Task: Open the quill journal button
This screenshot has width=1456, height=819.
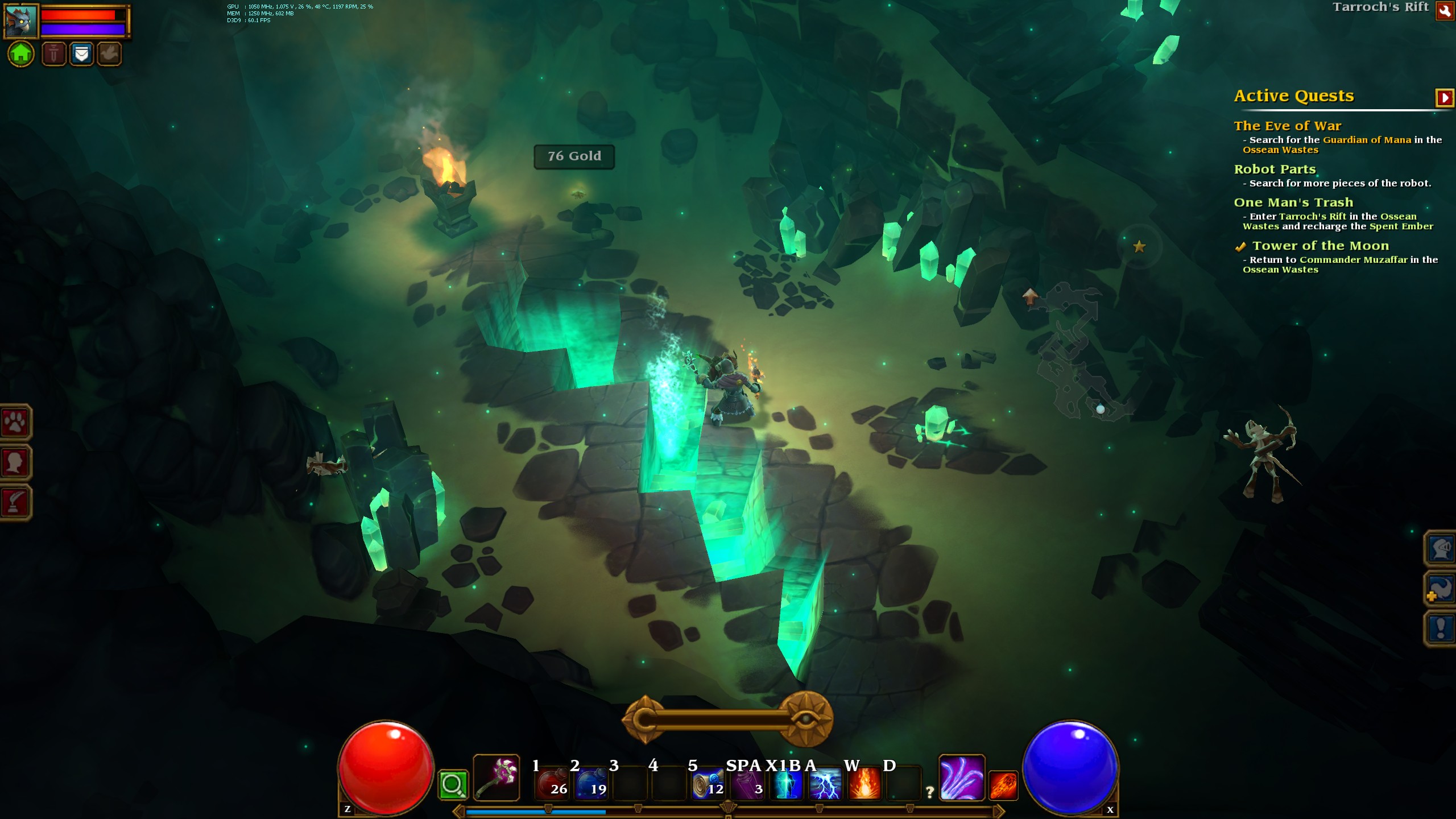Action: 15,502
